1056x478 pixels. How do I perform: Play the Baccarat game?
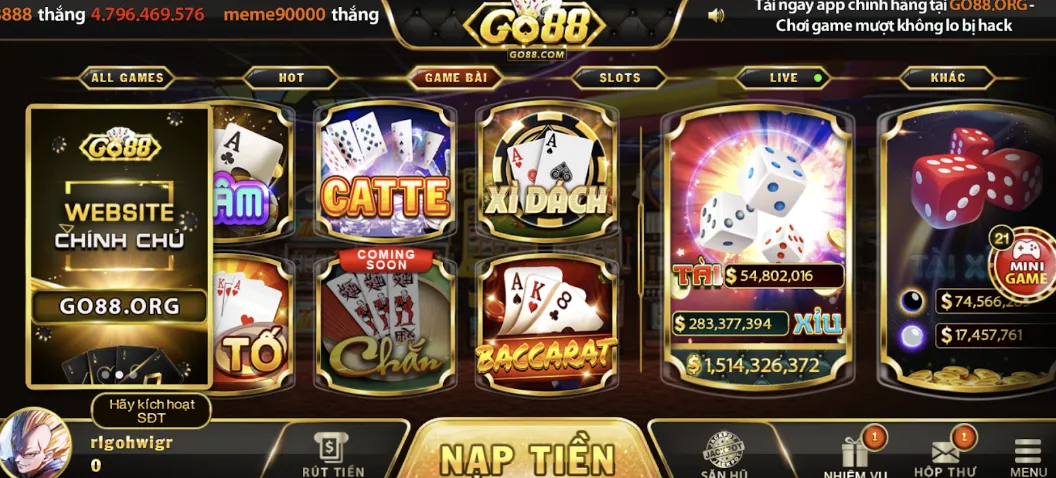tap(545, 322)
